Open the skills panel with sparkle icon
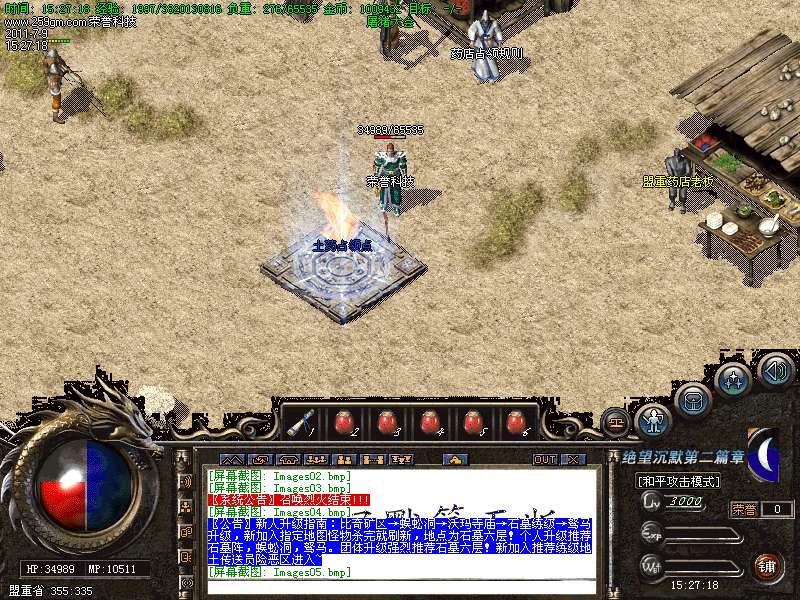This screenshot has width=800, height=600. [x=734, y=379]
